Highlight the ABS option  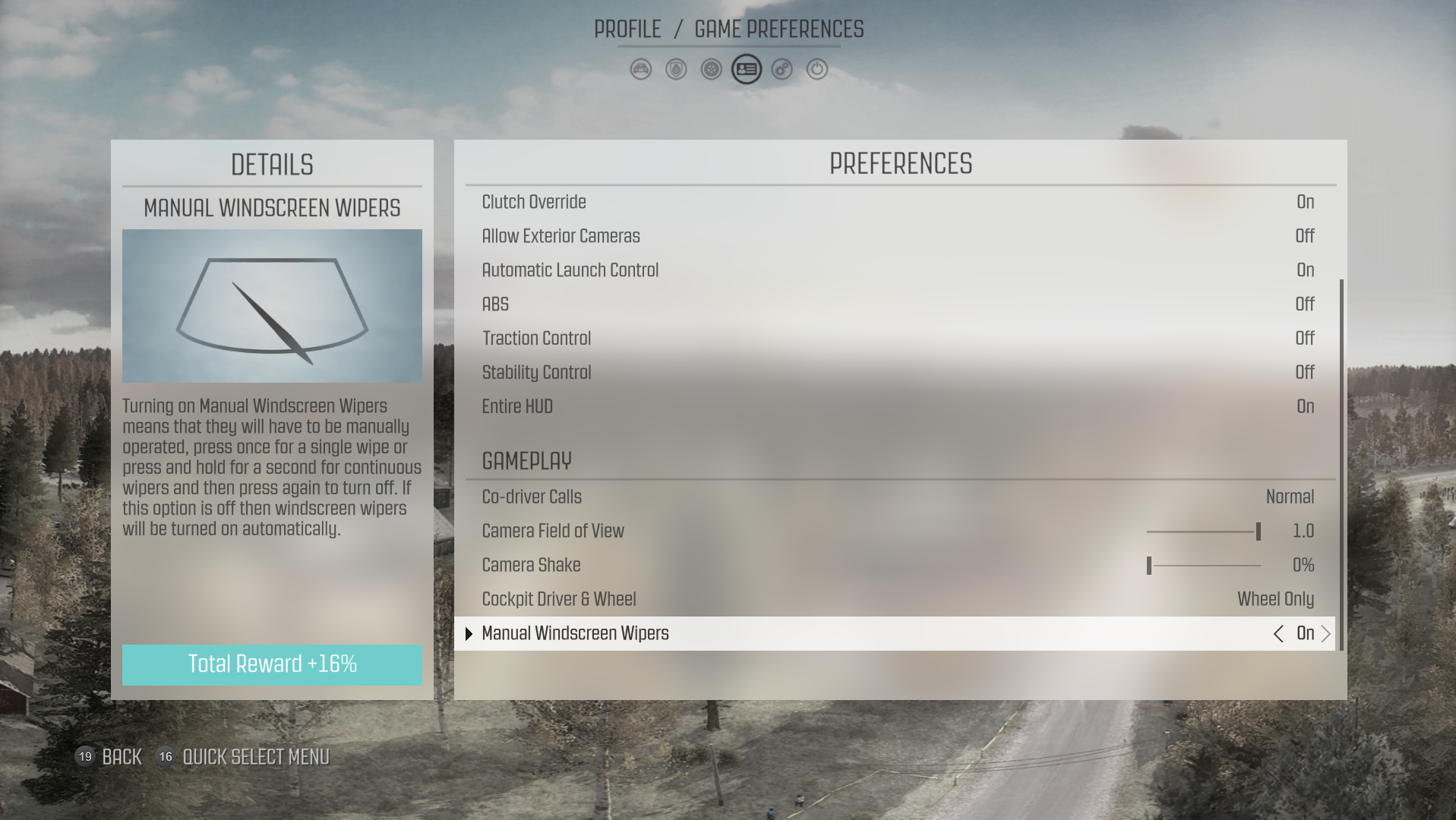click(x=898, y=304)
